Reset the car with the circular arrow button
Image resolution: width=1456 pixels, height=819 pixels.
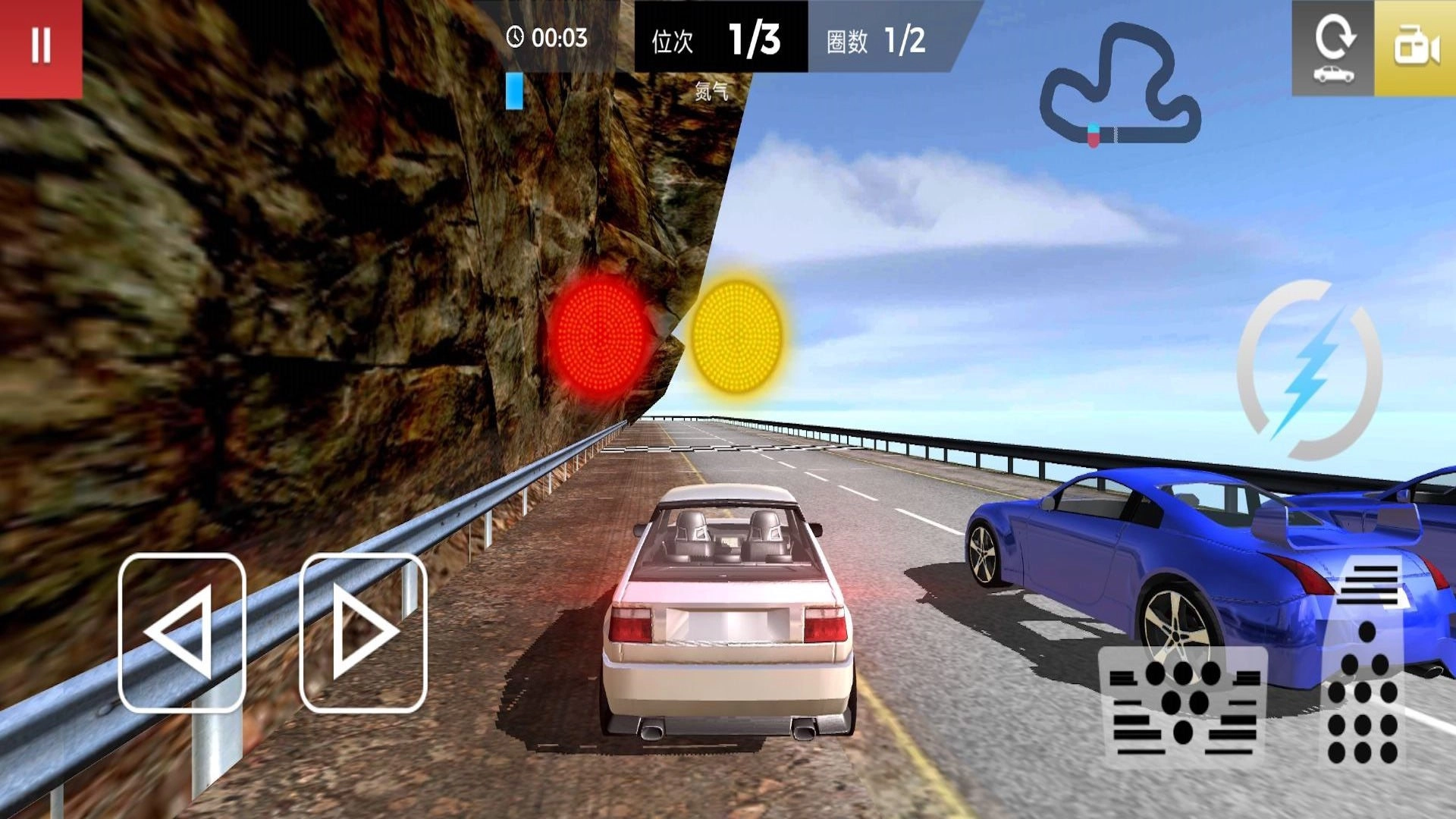click(1333, 49)
